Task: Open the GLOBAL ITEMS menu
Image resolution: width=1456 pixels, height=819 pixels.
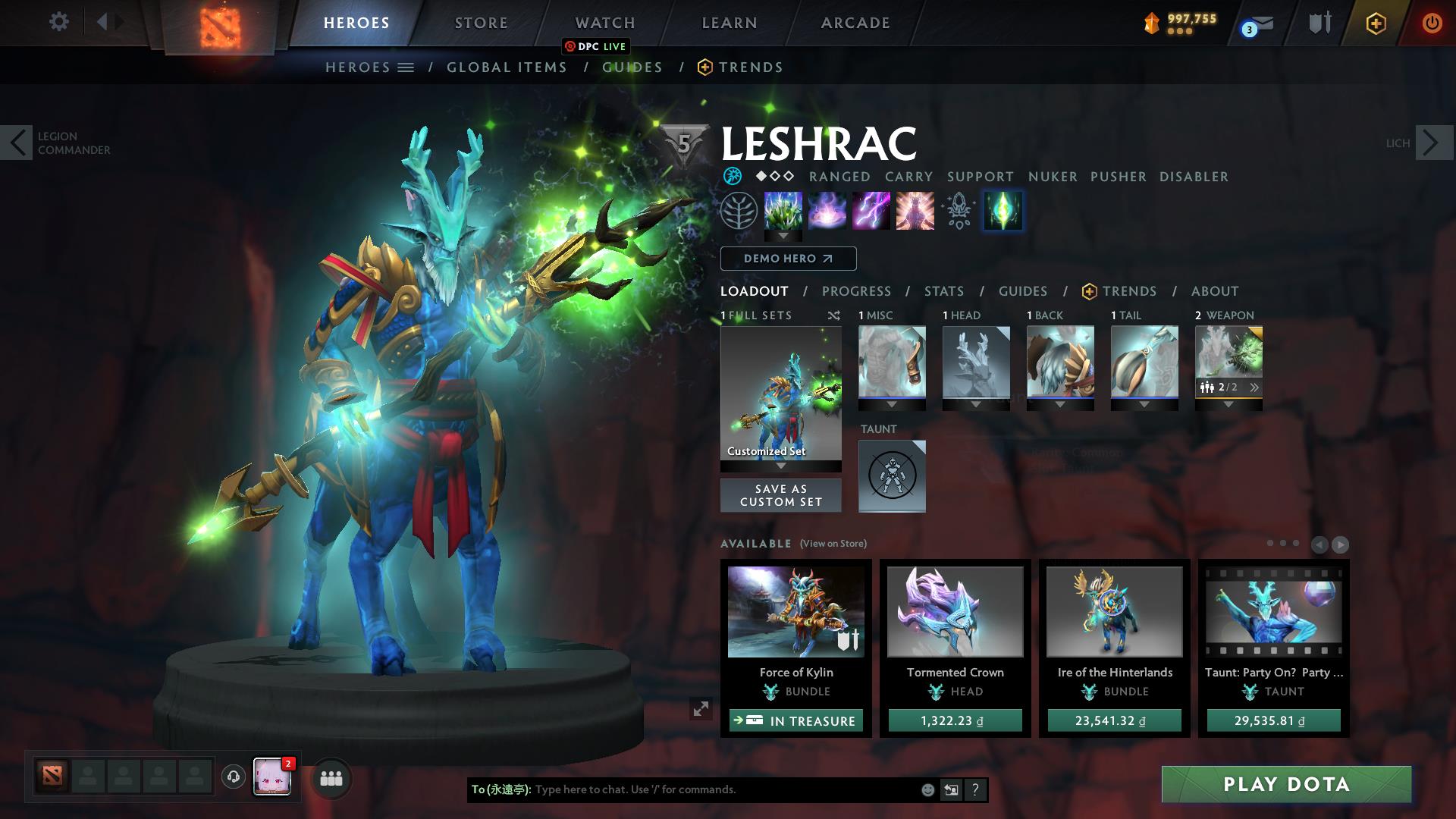Action: (507, 67)
